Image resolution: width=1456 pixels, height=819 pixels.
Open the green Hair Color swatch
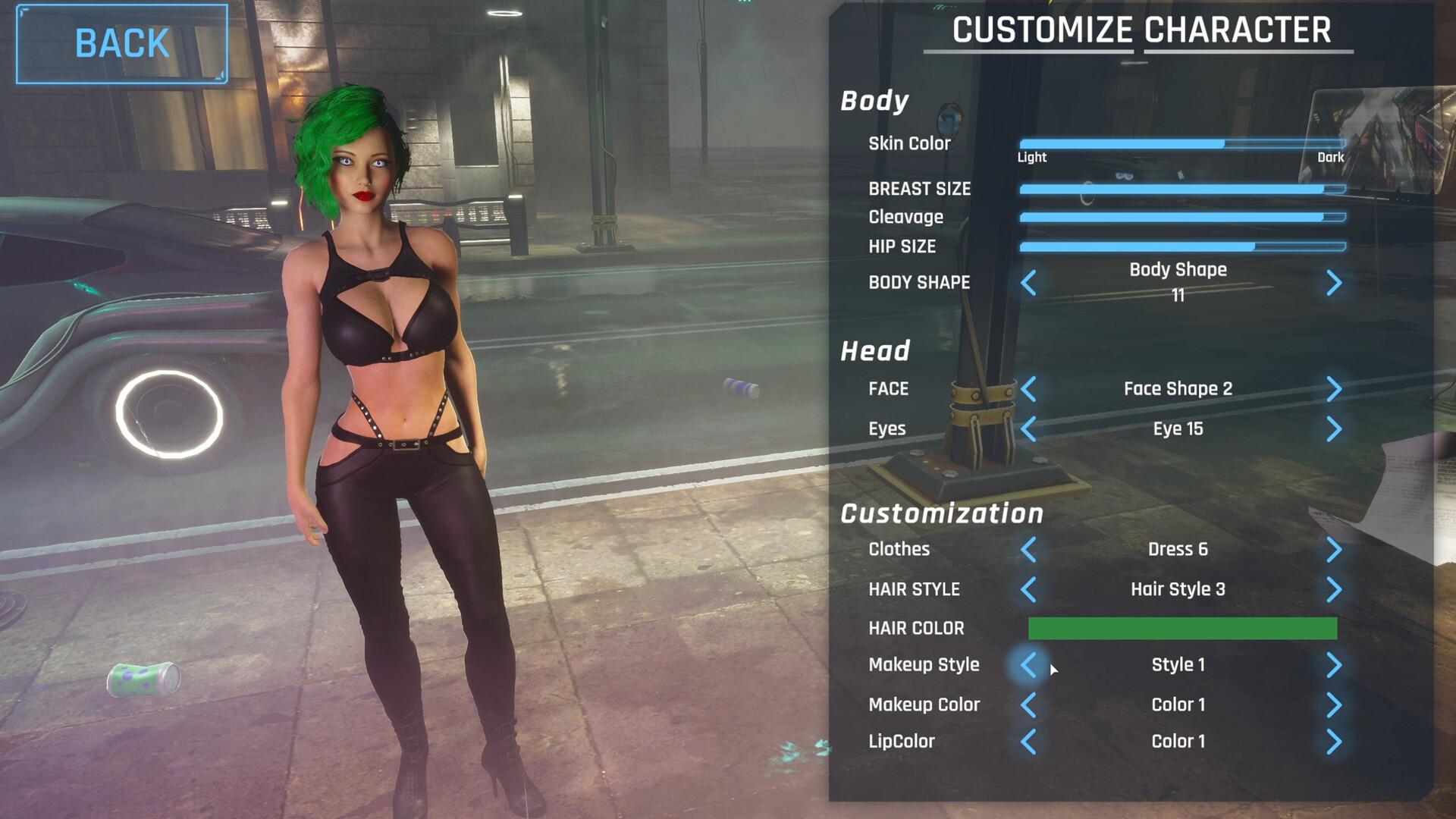click(1181, 628)
